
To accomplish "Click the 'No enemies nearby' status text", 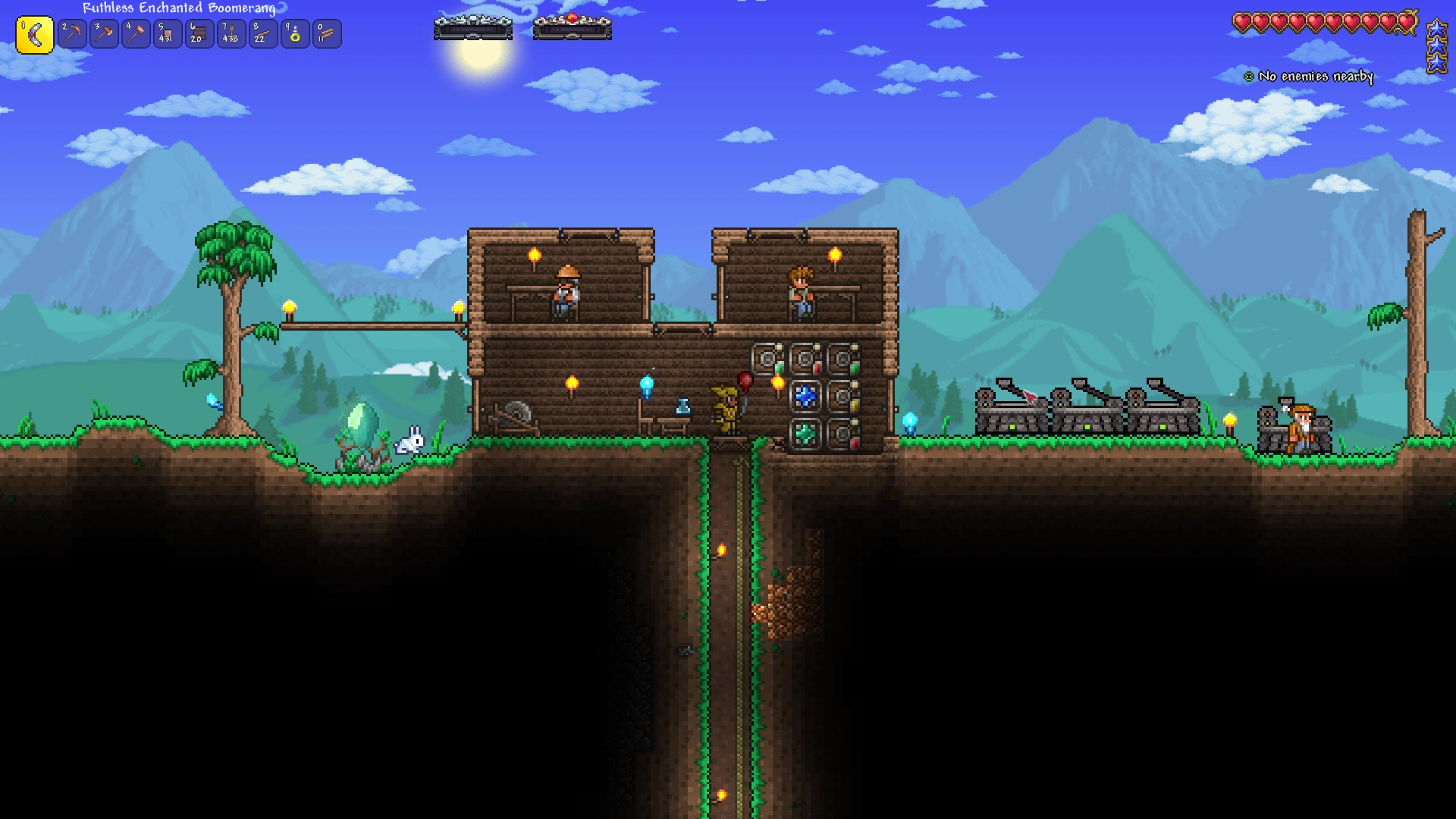I will 1316,77.
